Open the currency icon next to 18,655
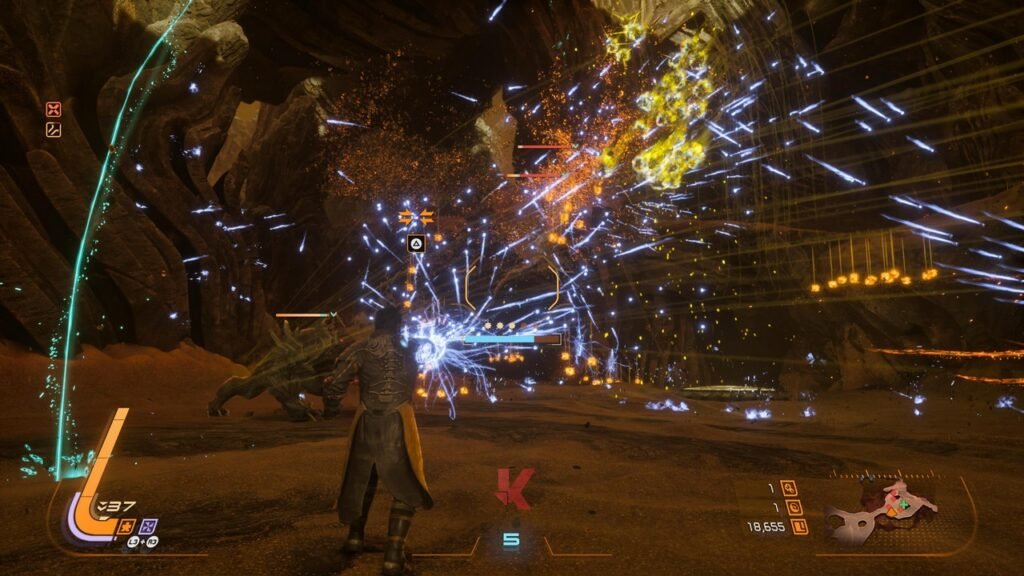This screenshot has width=1024, height=576. pos(800,526)
